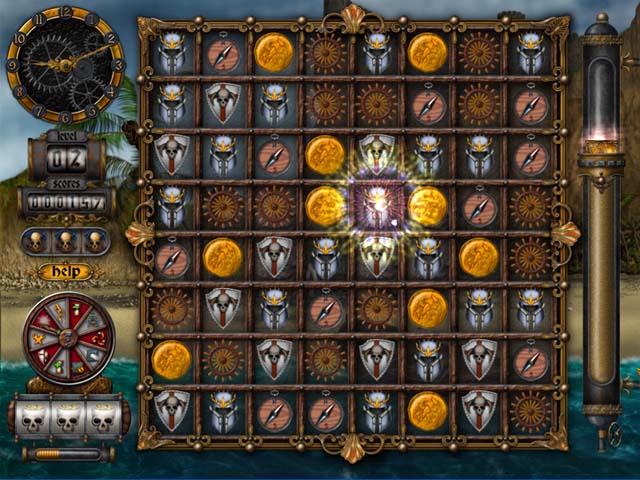Select the ship wheel in the board's bottom-right corner
The height and width of the screenshot is (480, 640).
coord(531,411)
